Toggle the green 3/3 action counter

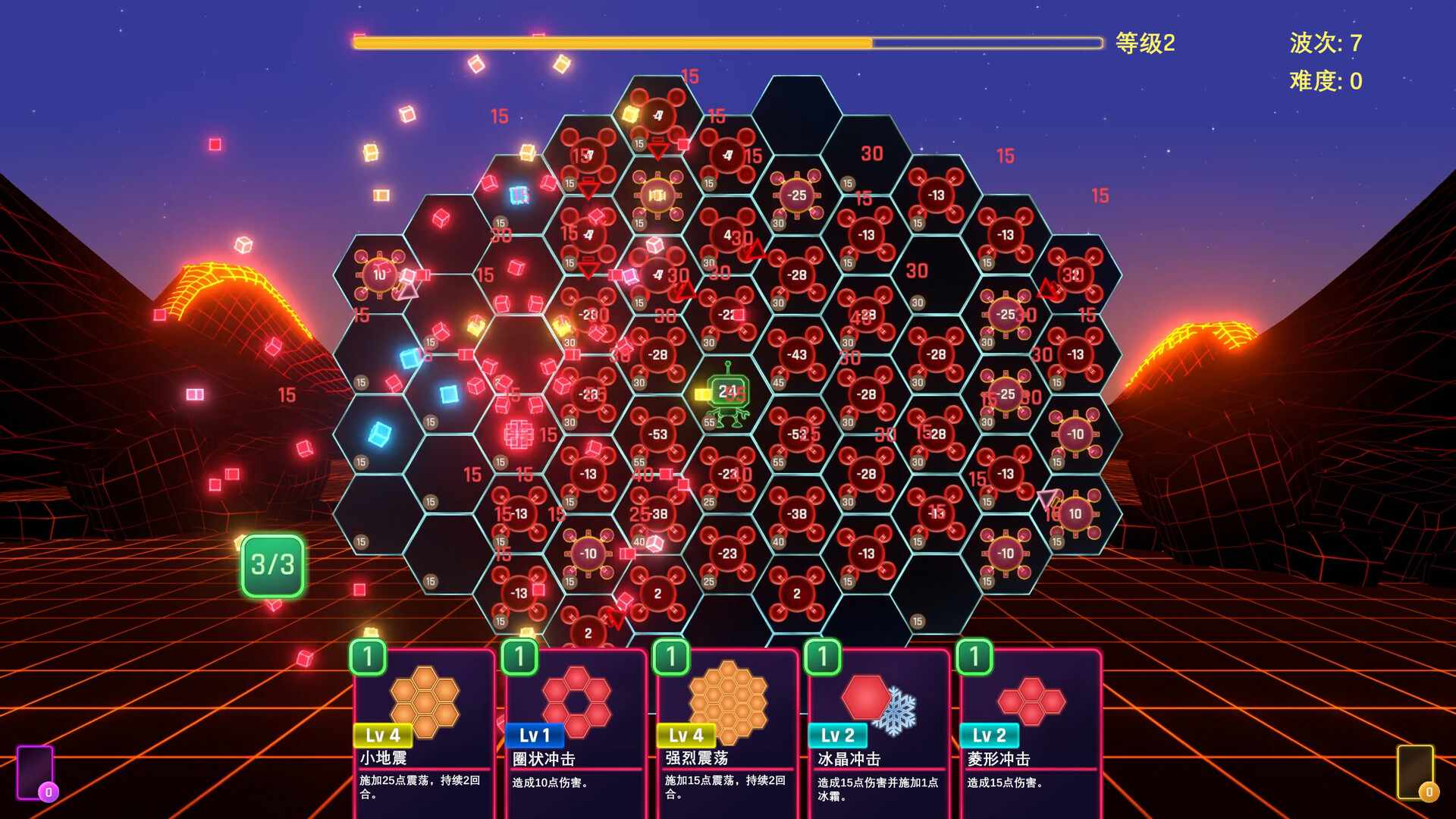pos(273,565)
